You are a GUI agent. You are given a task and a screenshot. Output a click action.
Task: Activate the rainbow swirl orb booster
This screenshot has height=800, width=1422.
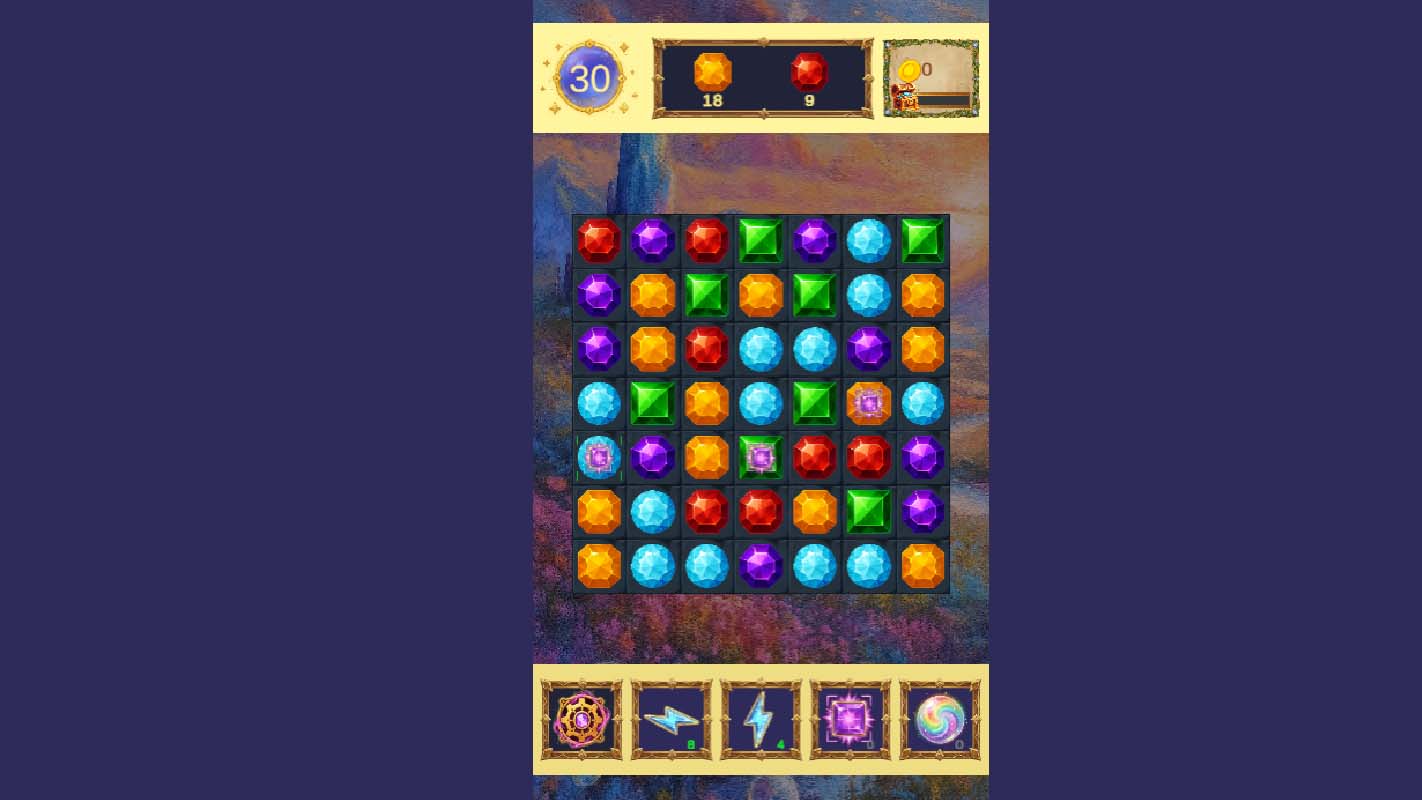(938, 717)
